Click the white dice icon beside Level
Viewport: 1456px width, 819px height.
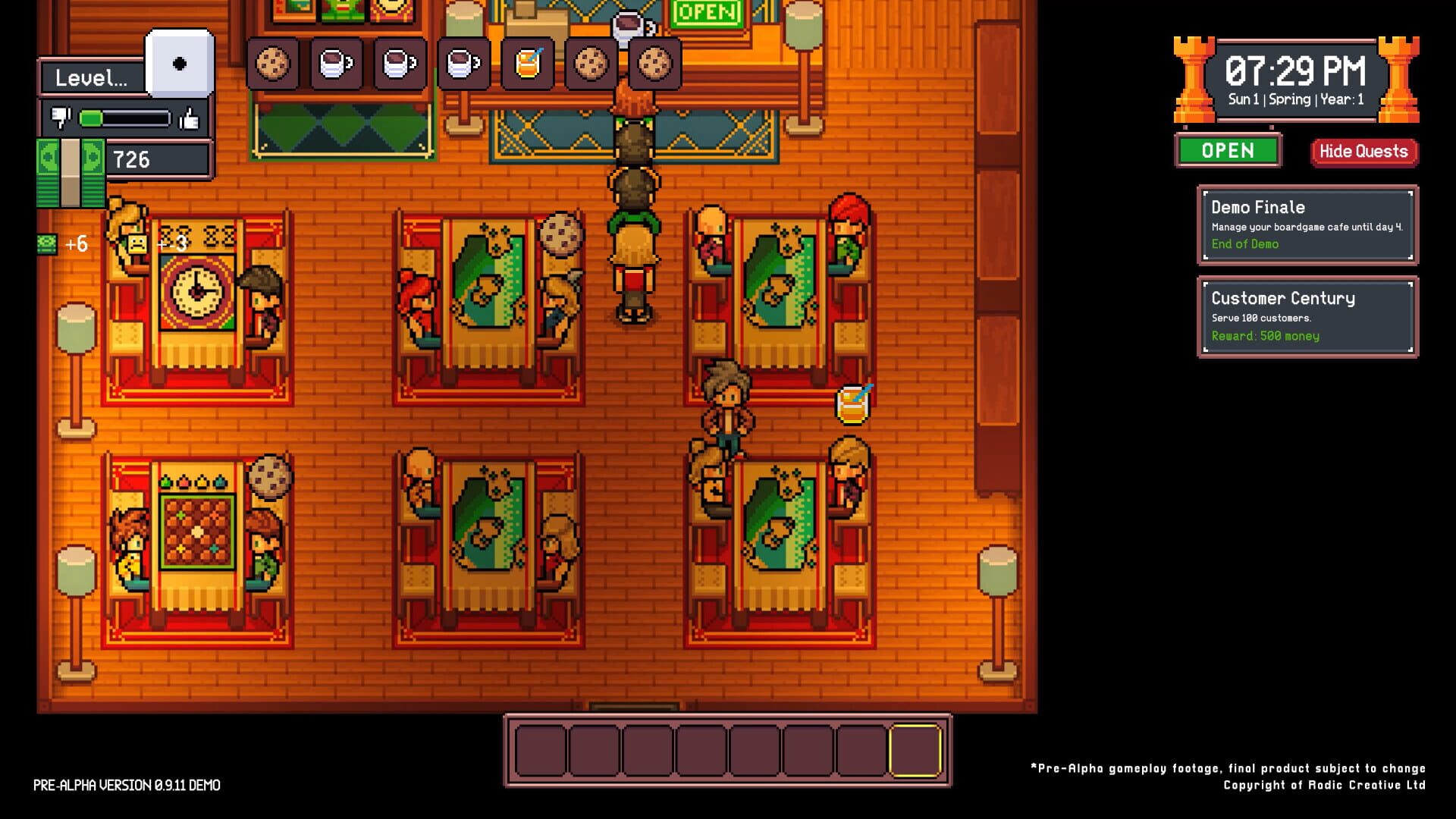pyautogui.click(x=180, y=64)
